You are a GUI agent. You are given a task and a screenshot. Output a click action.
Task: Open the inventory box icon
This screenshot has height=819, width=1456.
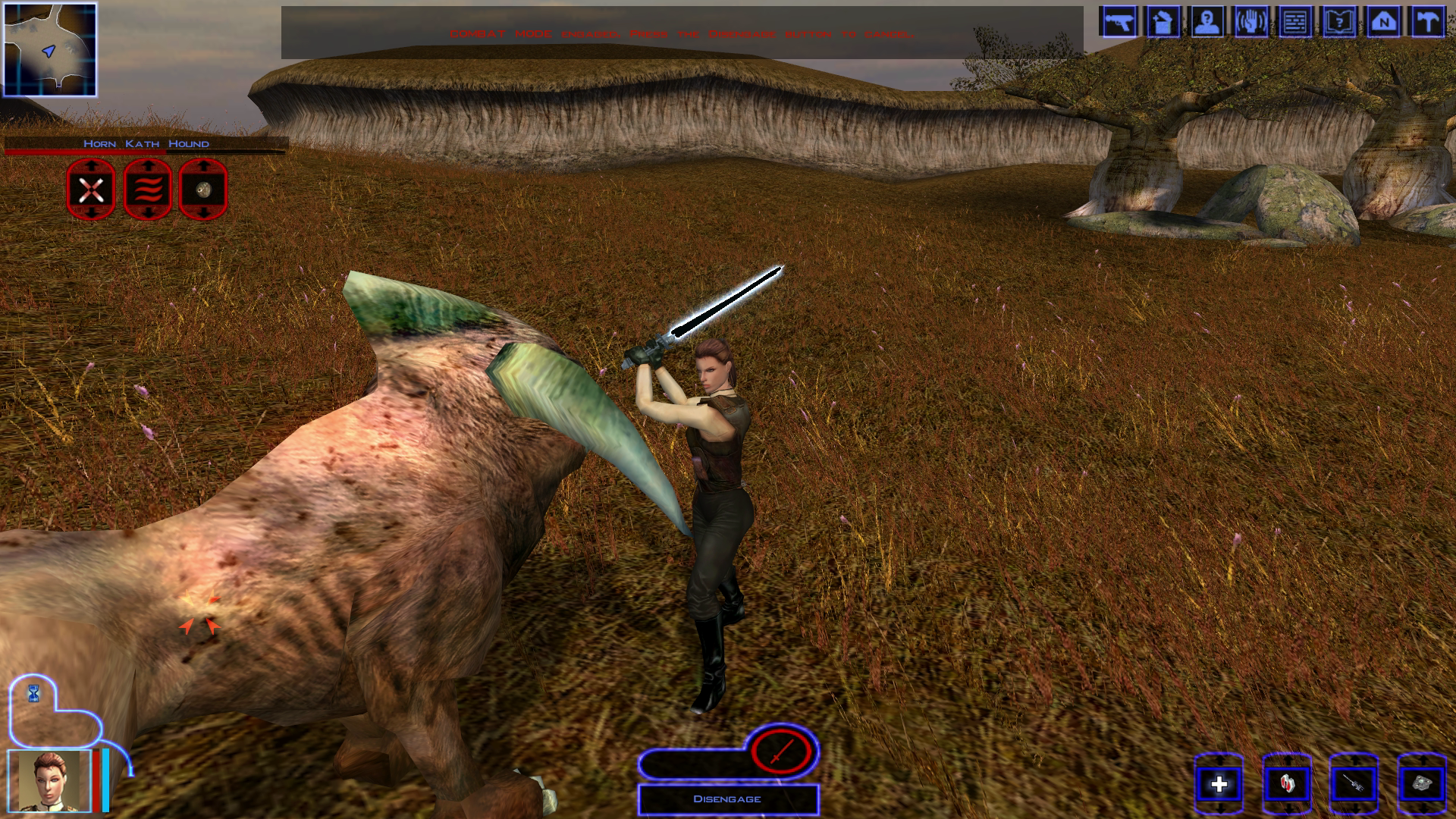tap(1163, 21)
